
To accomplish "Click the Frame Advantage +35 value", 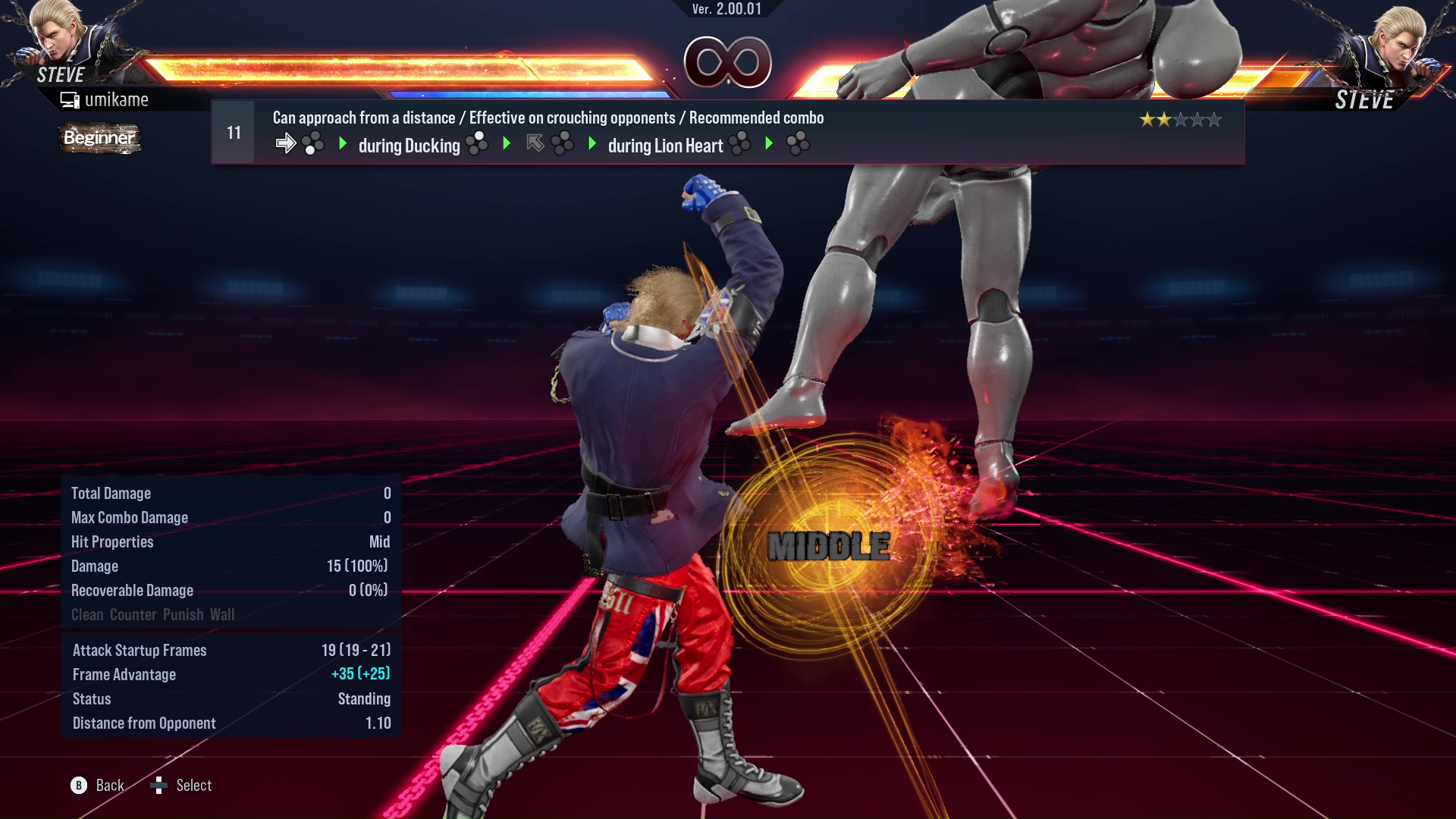I will (x=362, y=674).
